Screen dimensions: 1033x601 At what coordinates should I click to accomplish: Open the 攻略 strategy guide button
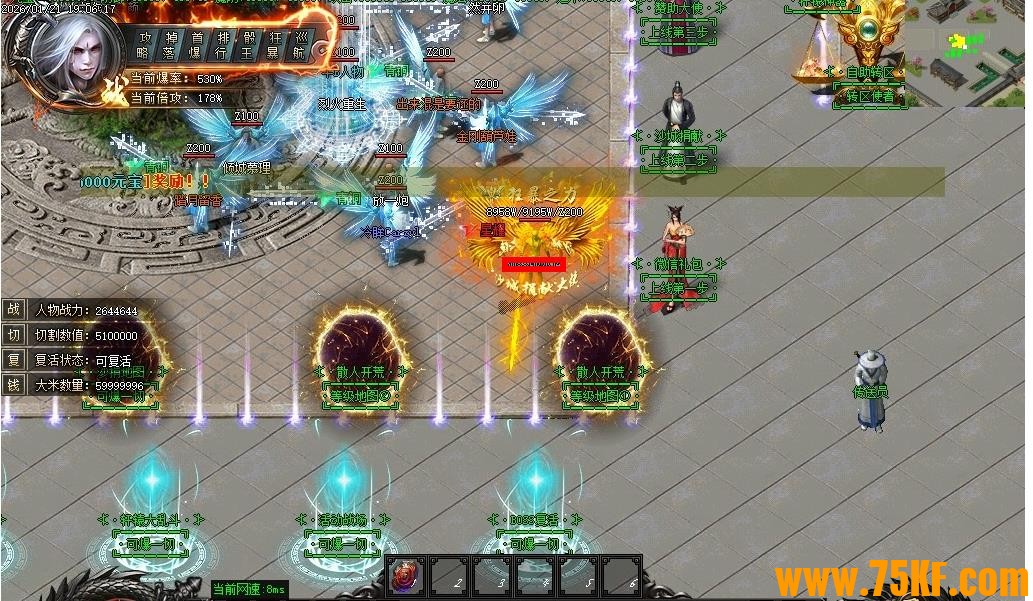pos(145,45)
